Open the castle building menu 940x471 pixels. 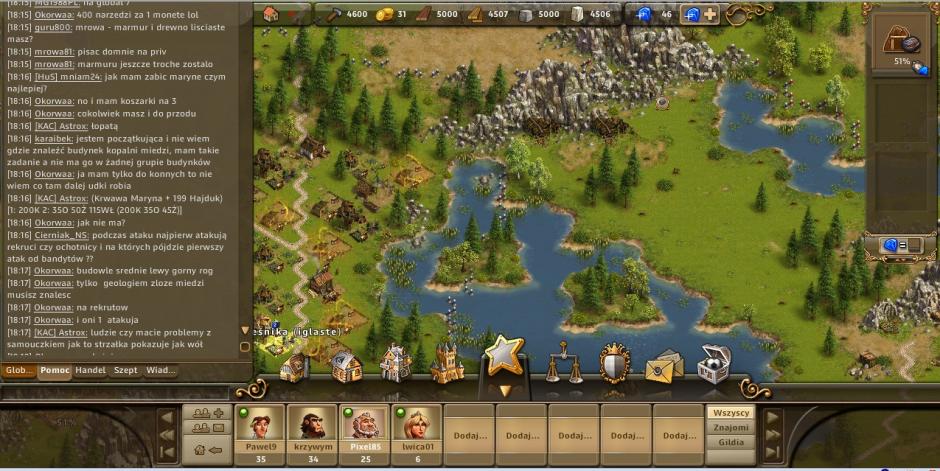(x=446, y=364)
